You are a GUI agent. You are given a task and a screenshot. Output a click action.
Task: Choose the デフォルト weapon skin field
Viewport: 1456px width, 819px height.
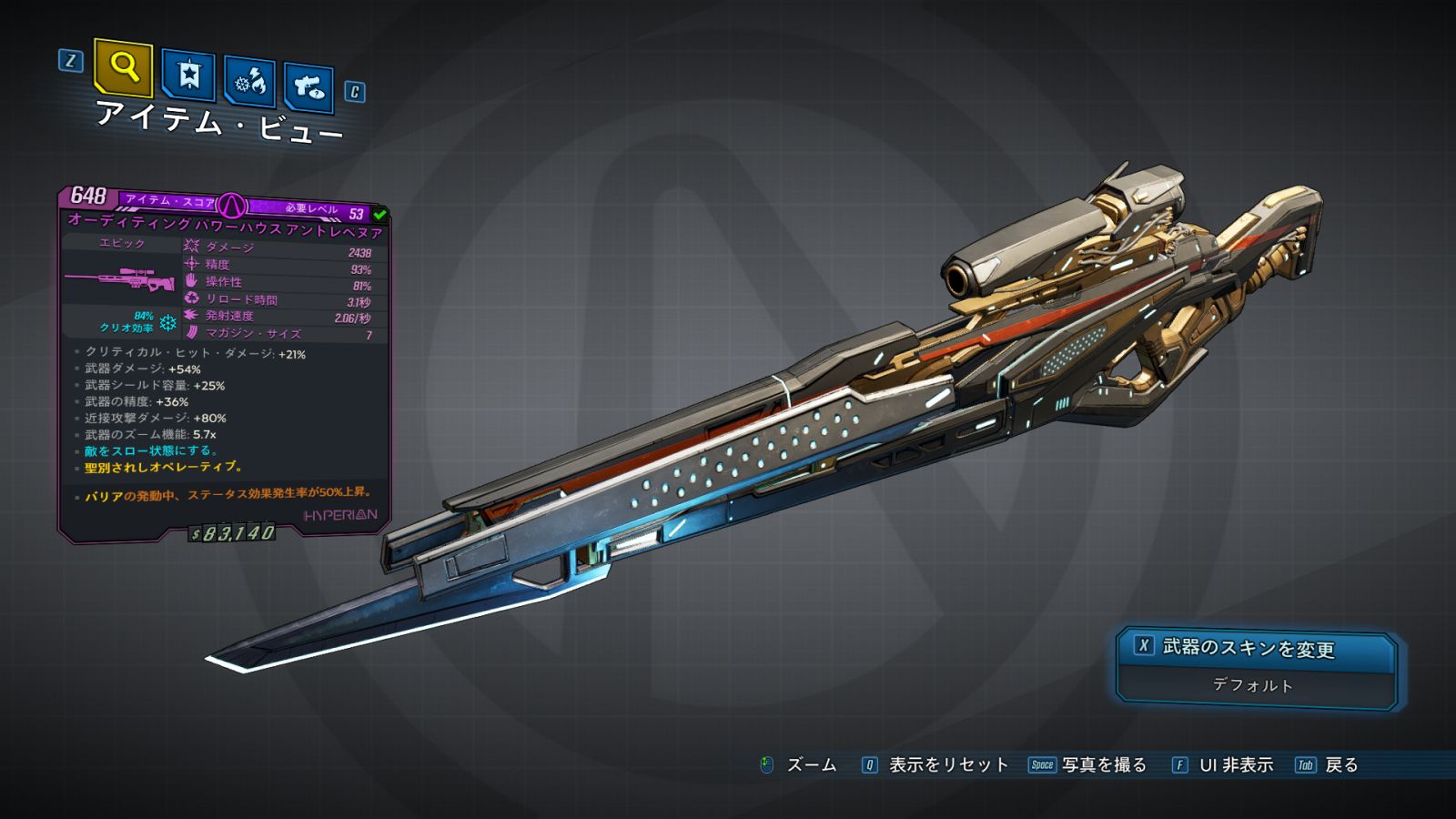point(1253,685)
